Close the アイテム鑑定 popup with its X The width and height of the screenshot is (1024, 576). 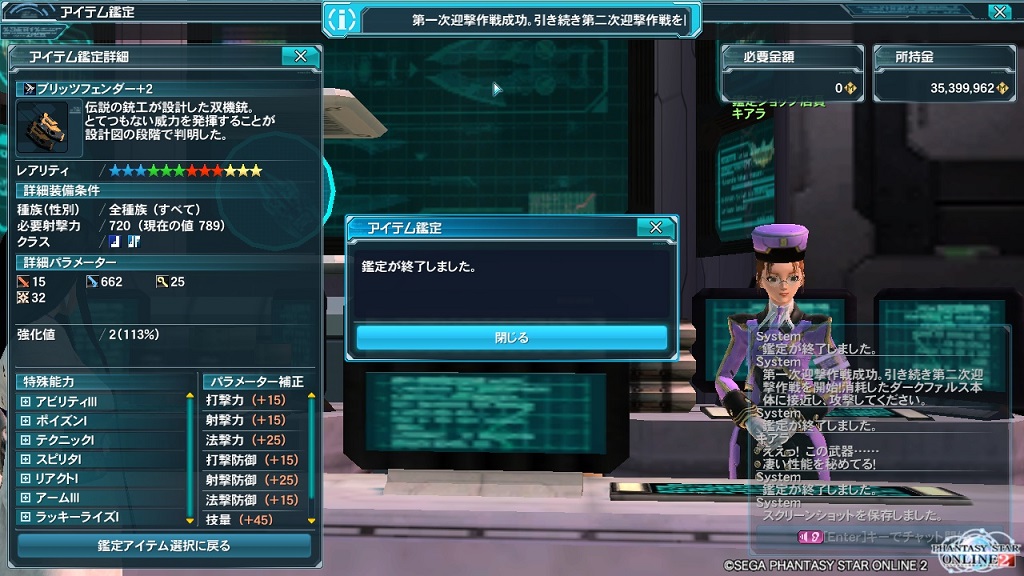tap(655, 228)
